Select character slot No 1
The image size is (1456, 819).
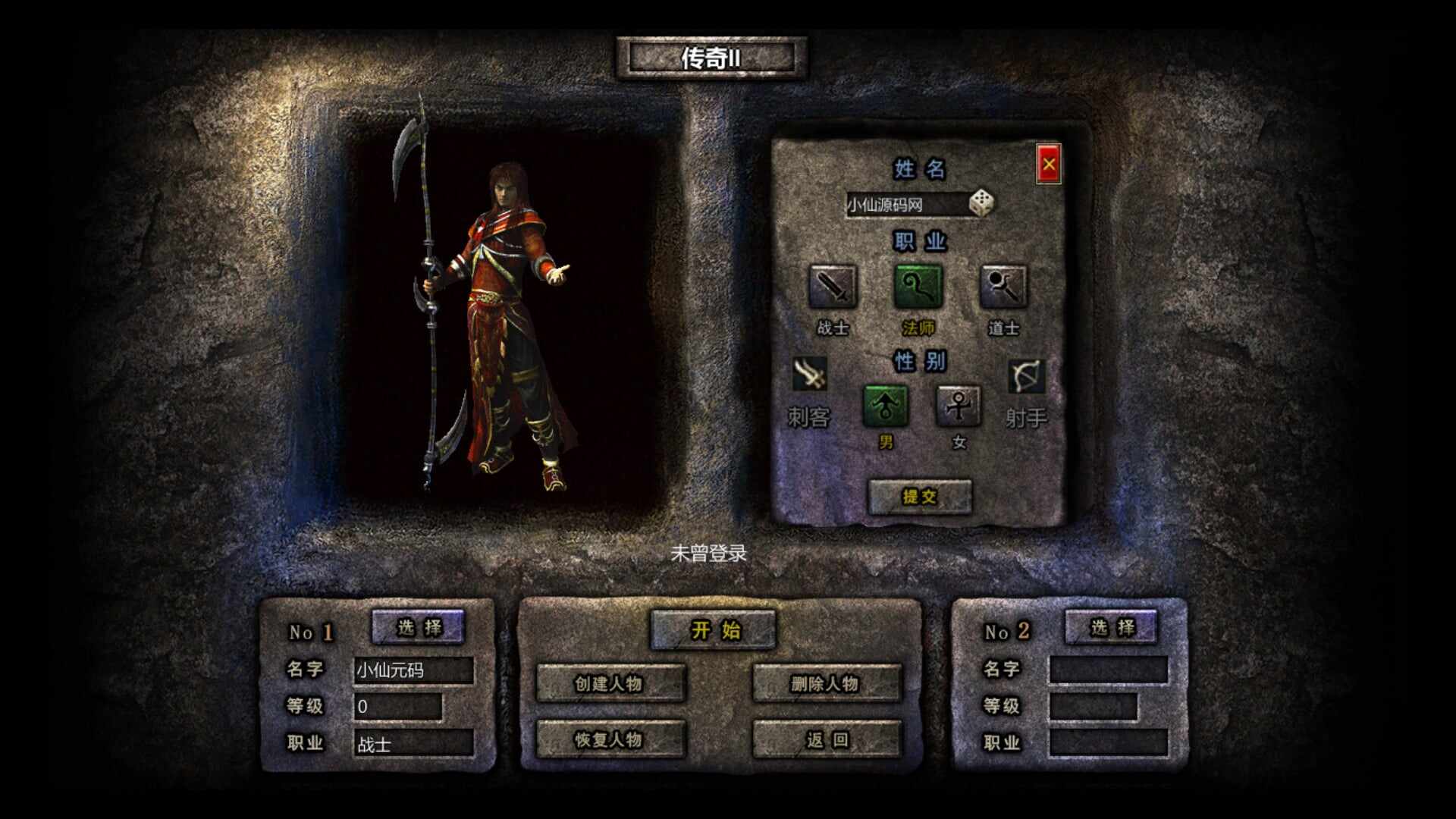418,627
